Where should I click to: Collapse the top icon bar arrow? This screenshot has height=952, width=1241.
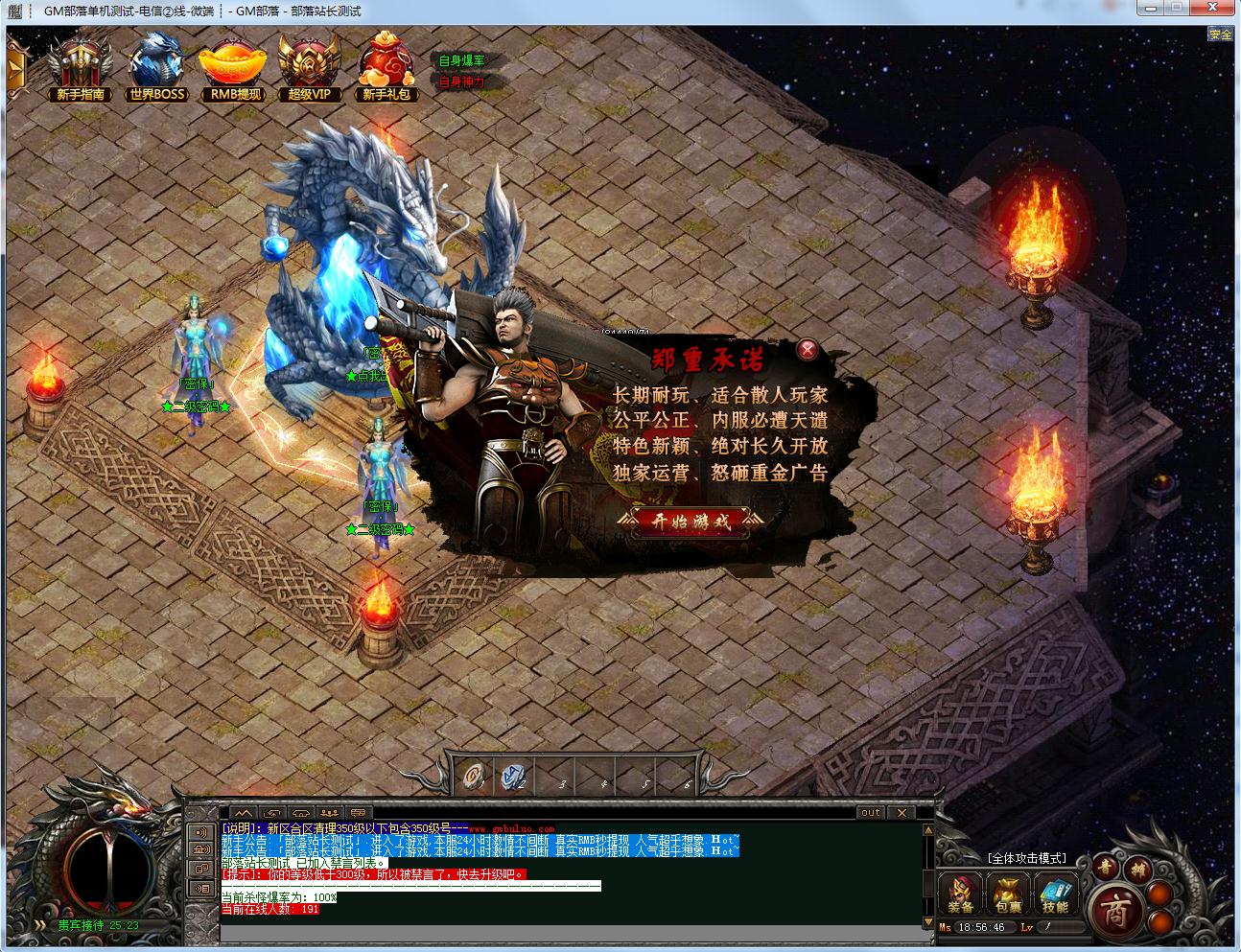click(x=15, y=69)
